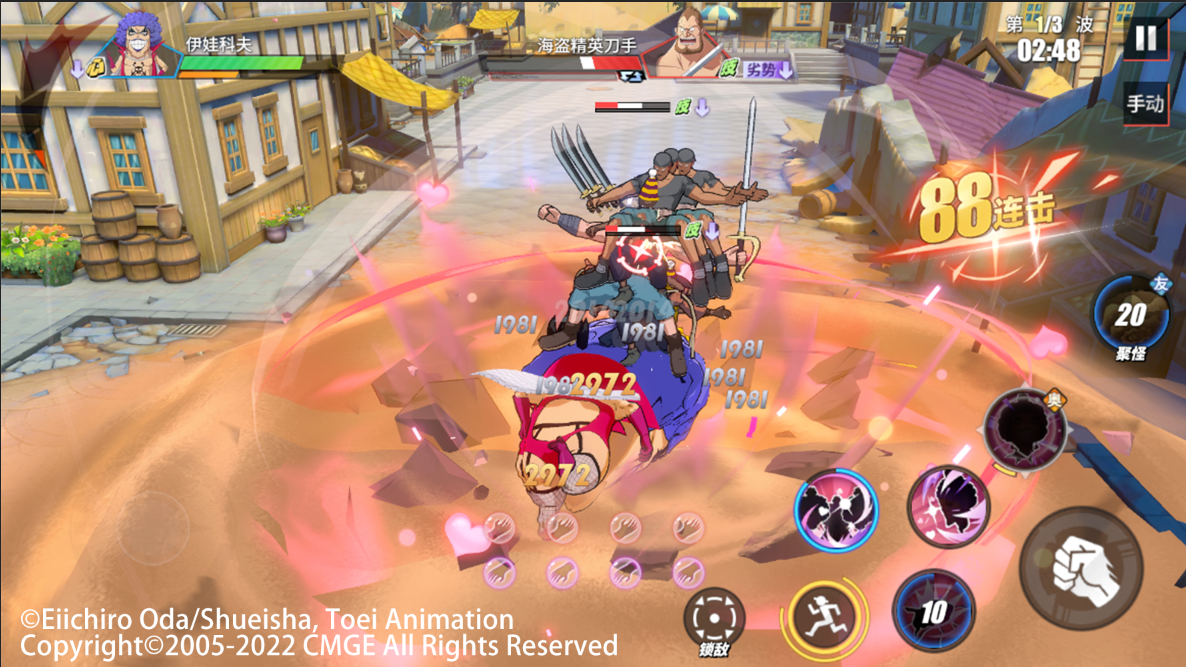Tap the fist basic attack button

(1081, 568)
